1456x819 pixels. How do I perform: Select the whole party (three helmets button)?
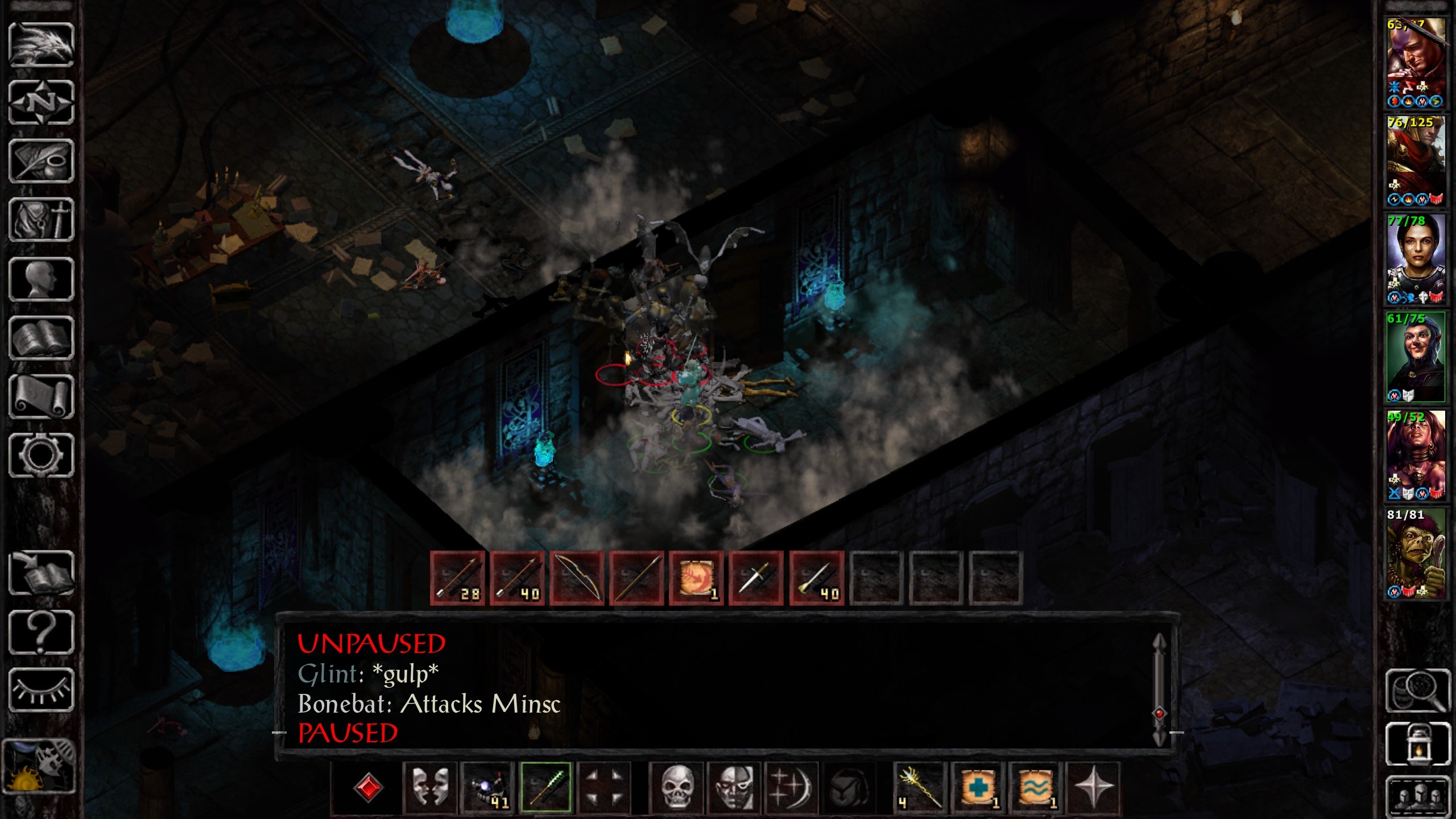pyautogui.click(x=1417, y=794)
